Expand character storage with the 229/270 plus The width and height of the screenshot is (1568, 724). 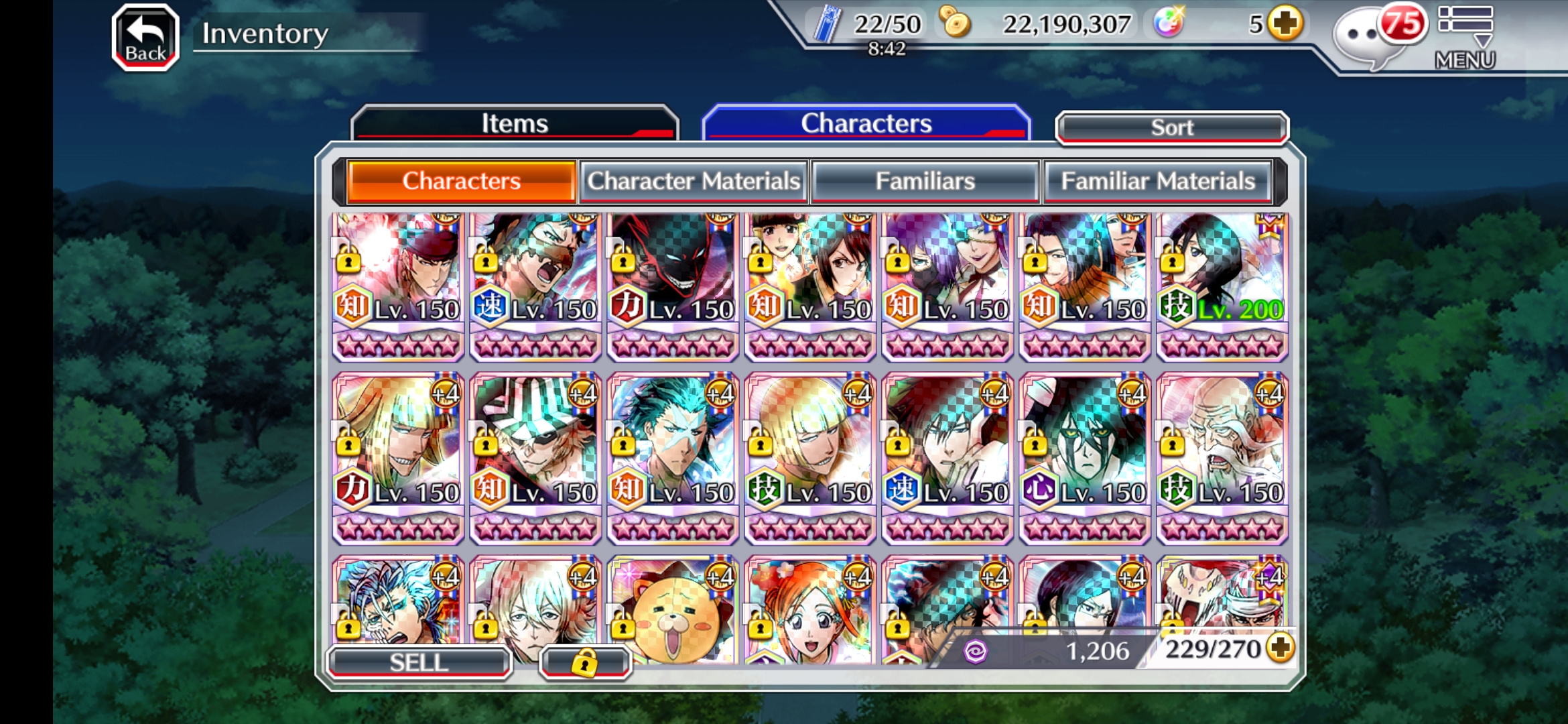click(x=1281, y=648)
